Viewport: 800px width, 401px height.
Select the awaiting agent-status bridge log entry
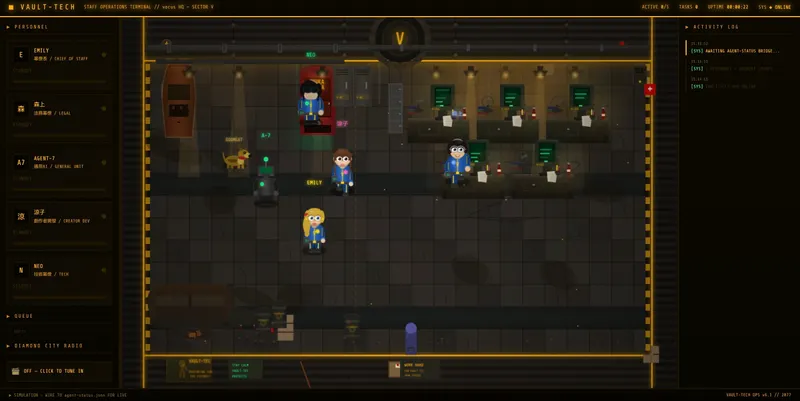735,47
